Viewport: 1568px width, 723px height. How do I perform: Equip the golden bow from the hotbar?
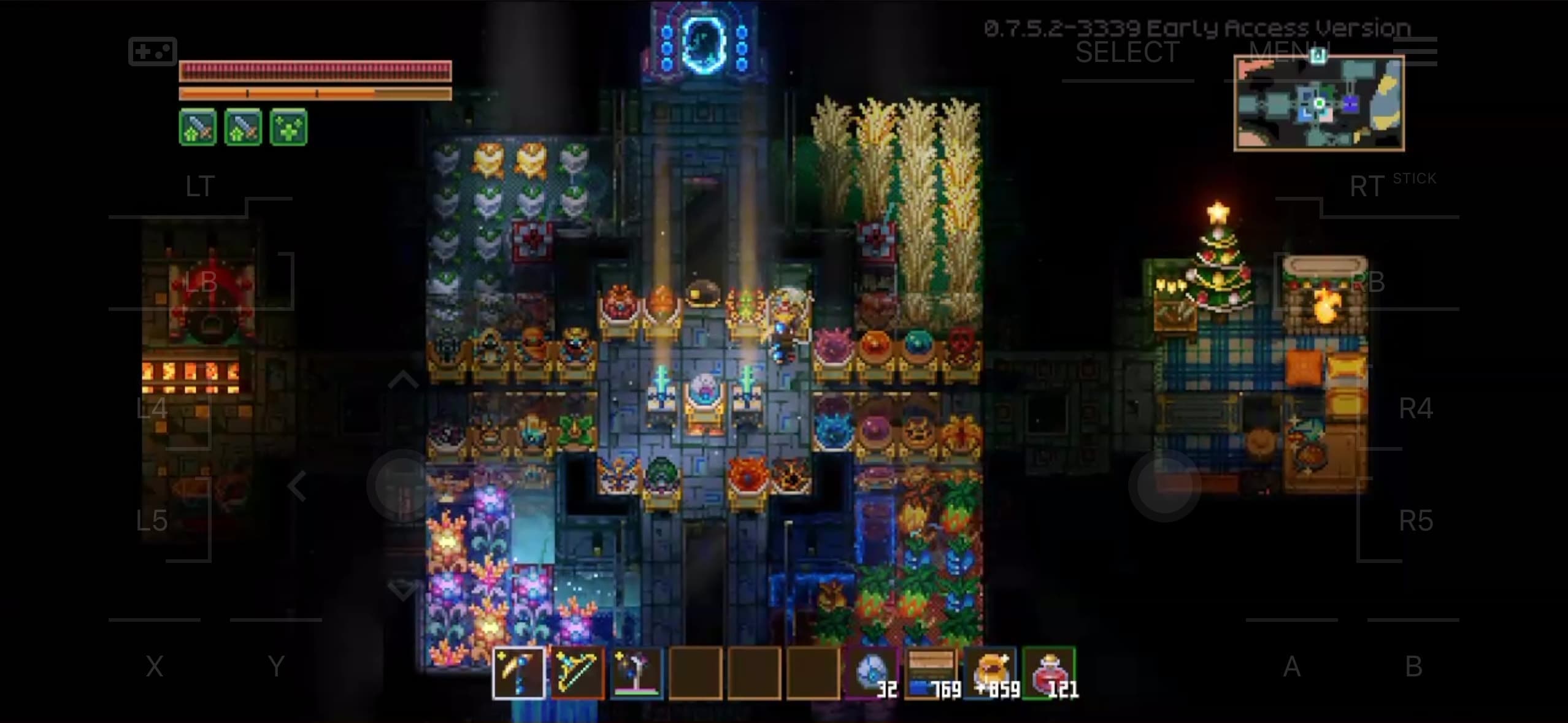(577, 673)
